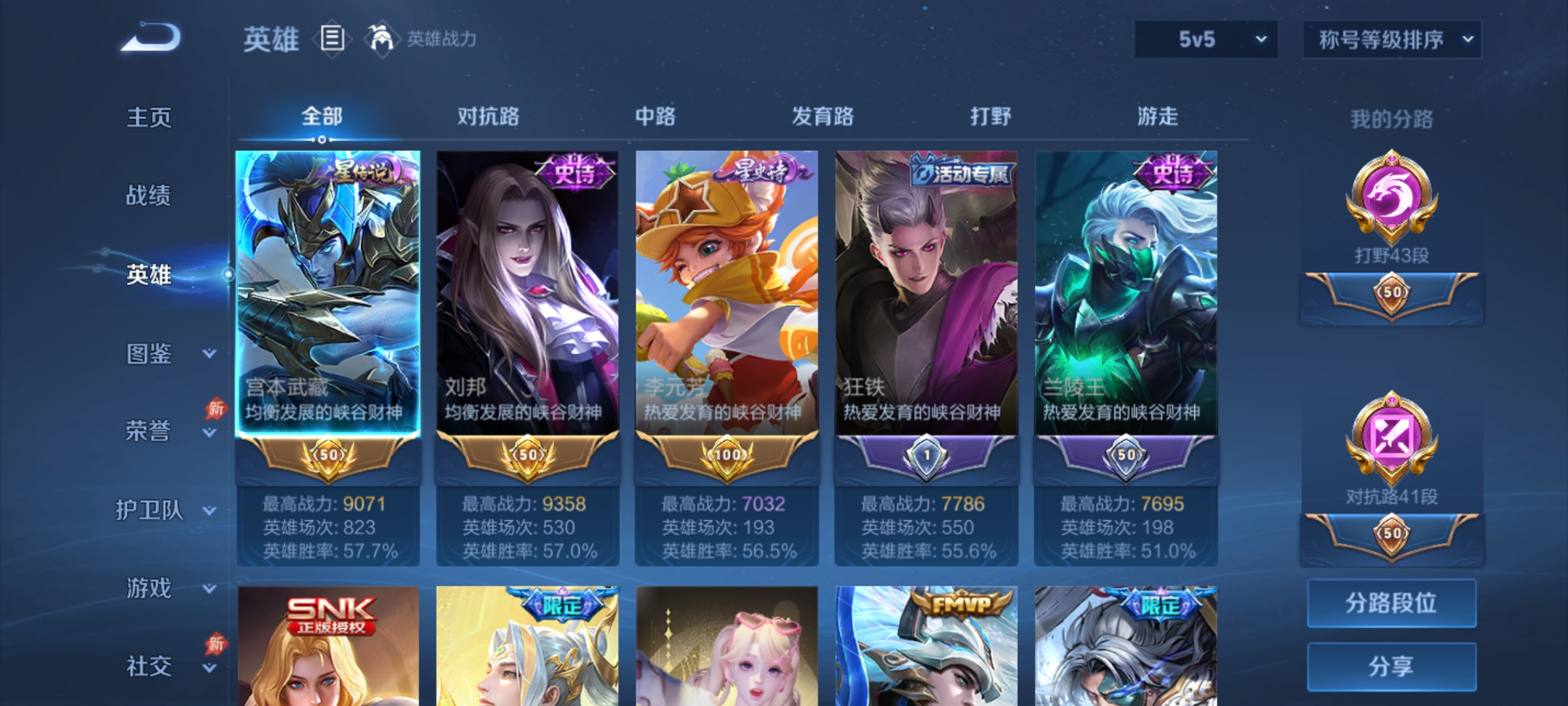Click the 分享 share button
The width and height of the screenshot is (1568, 706).
tap(1392, 665)
